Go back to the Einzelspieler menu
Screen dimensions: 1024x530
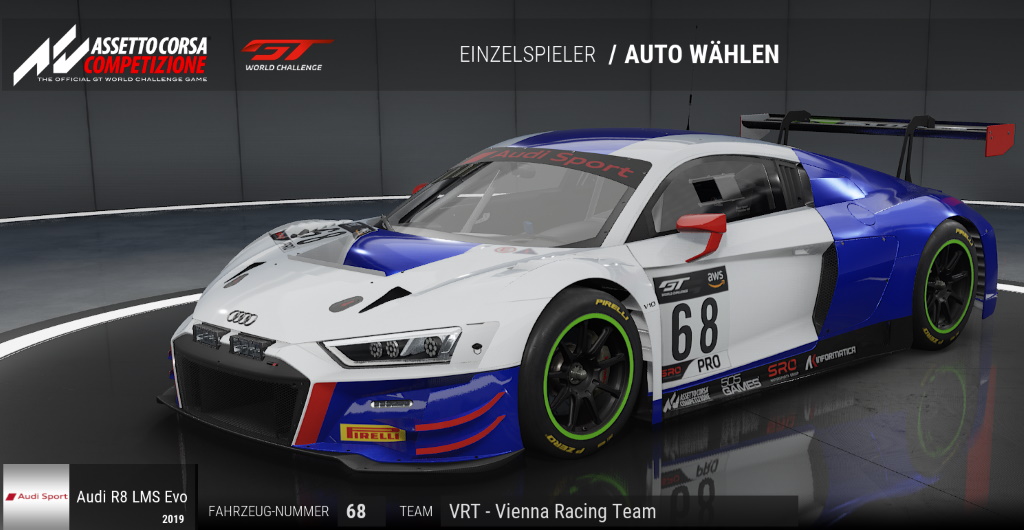527,54
